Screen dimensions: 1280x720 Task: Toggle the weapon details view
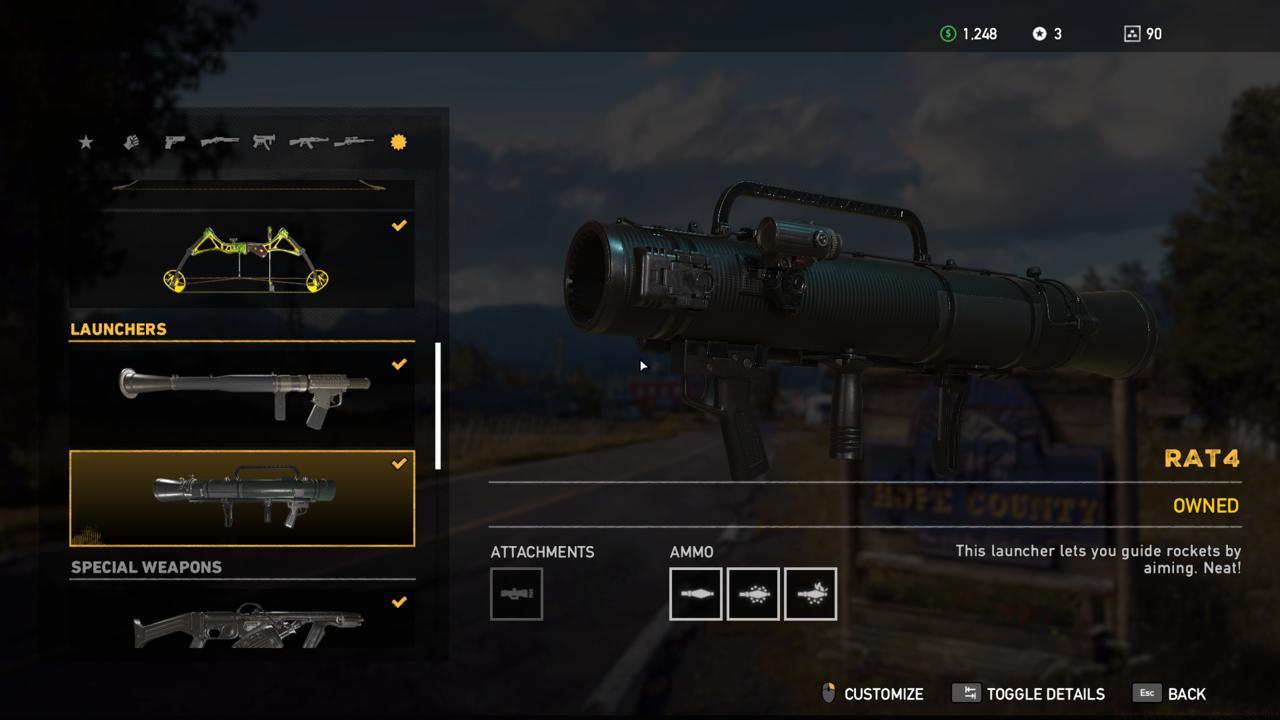point(1029,694)
